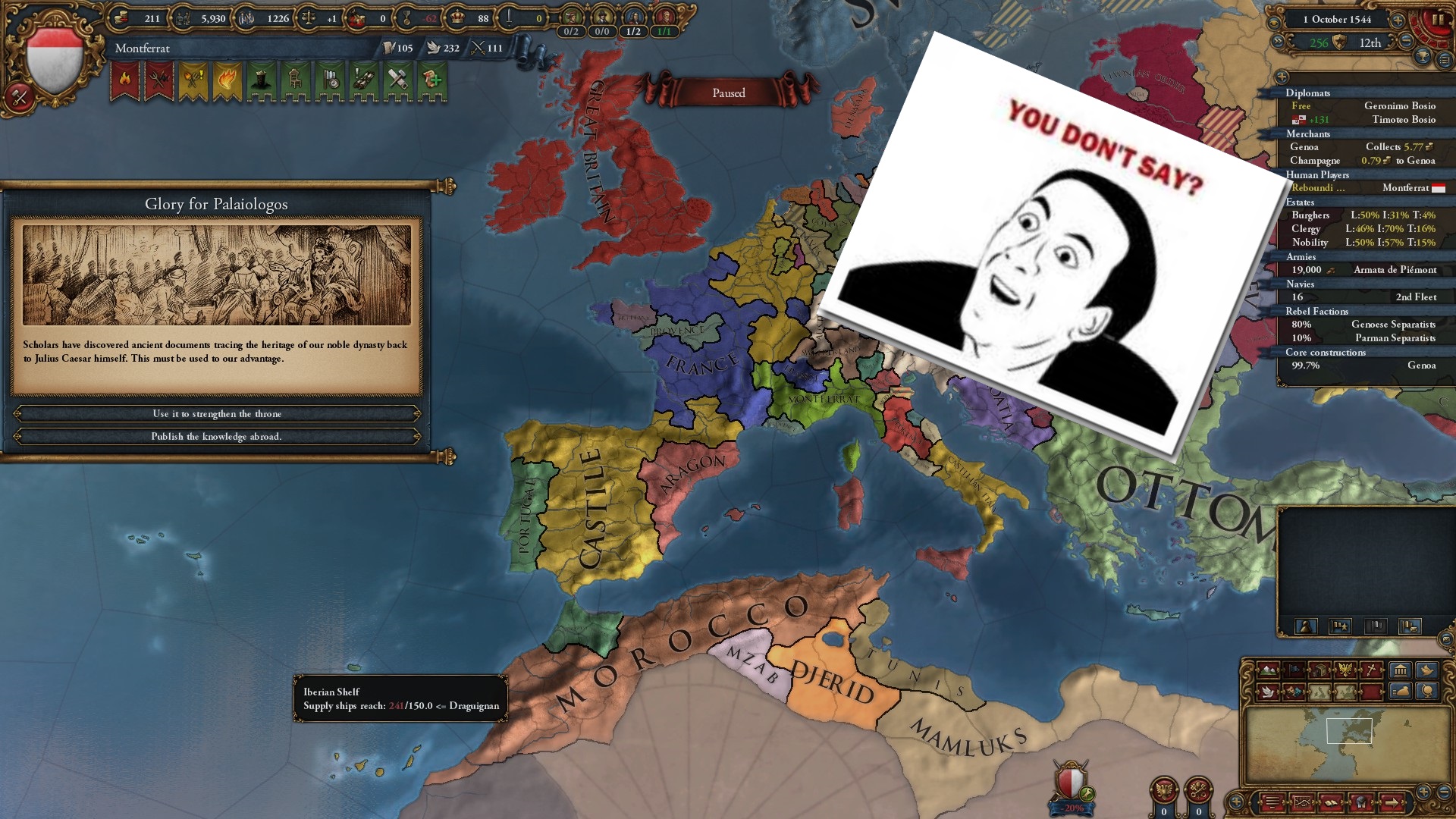Click the hammer construction alert banner
The width and height of the screenshot is (1456, 819).
(x=397, y=79)
